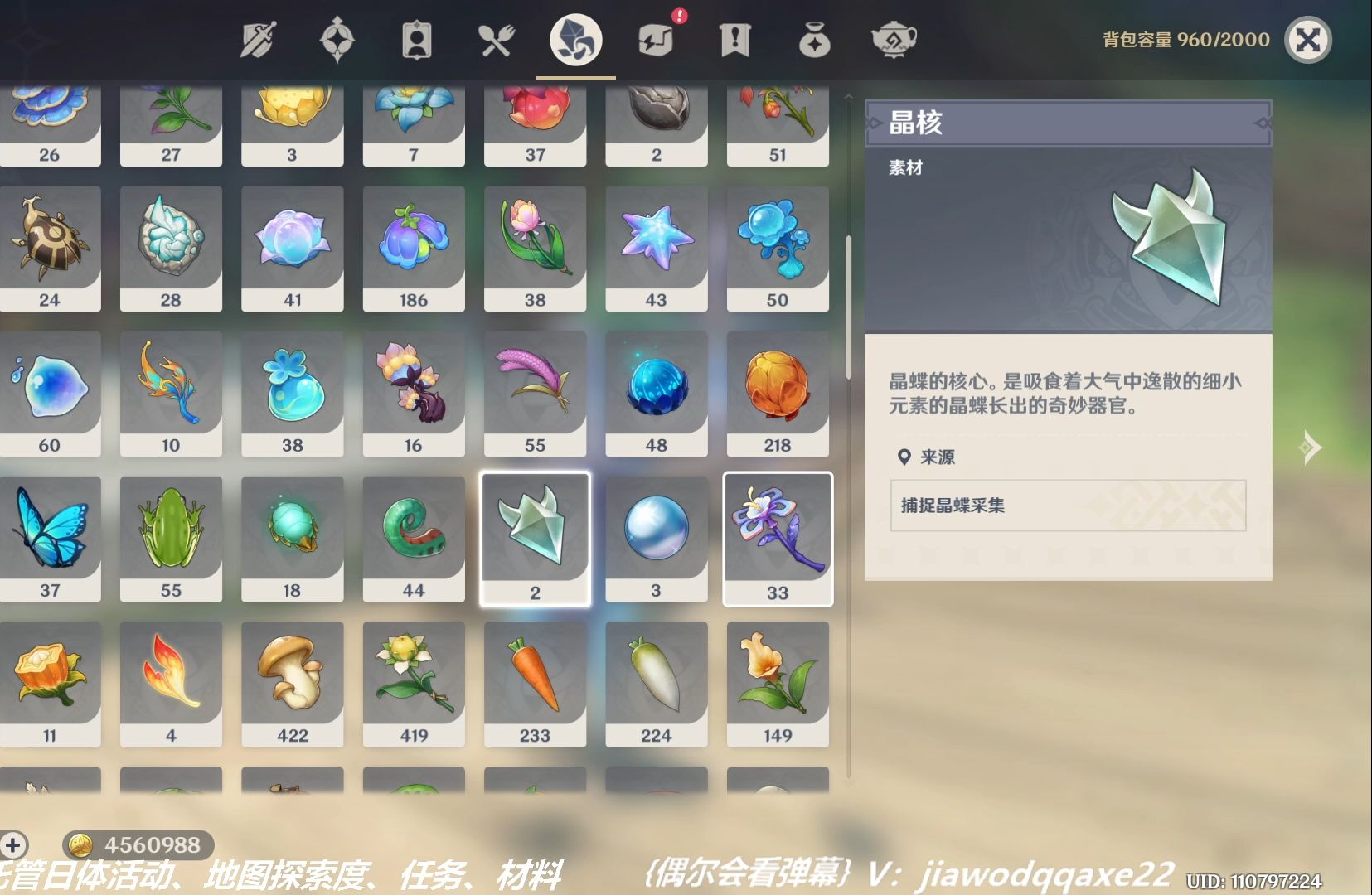This screenshot has width=1372, height=895.
Task: Select the Food inventory icon
Action: pyautogui.click(x=495, y=37)
